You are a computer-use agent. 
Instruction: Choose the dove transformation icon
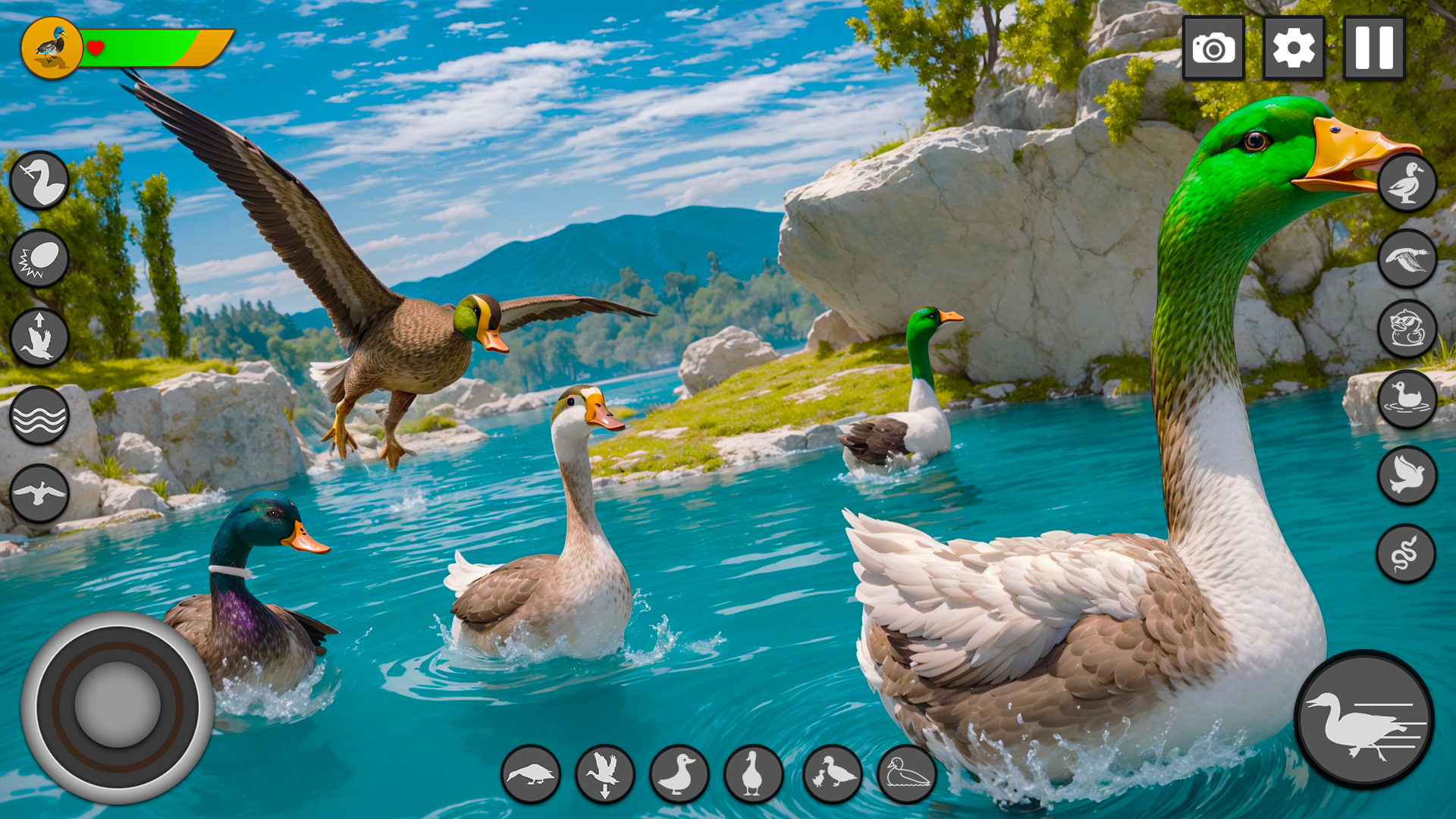click(x=1405, y=474)
